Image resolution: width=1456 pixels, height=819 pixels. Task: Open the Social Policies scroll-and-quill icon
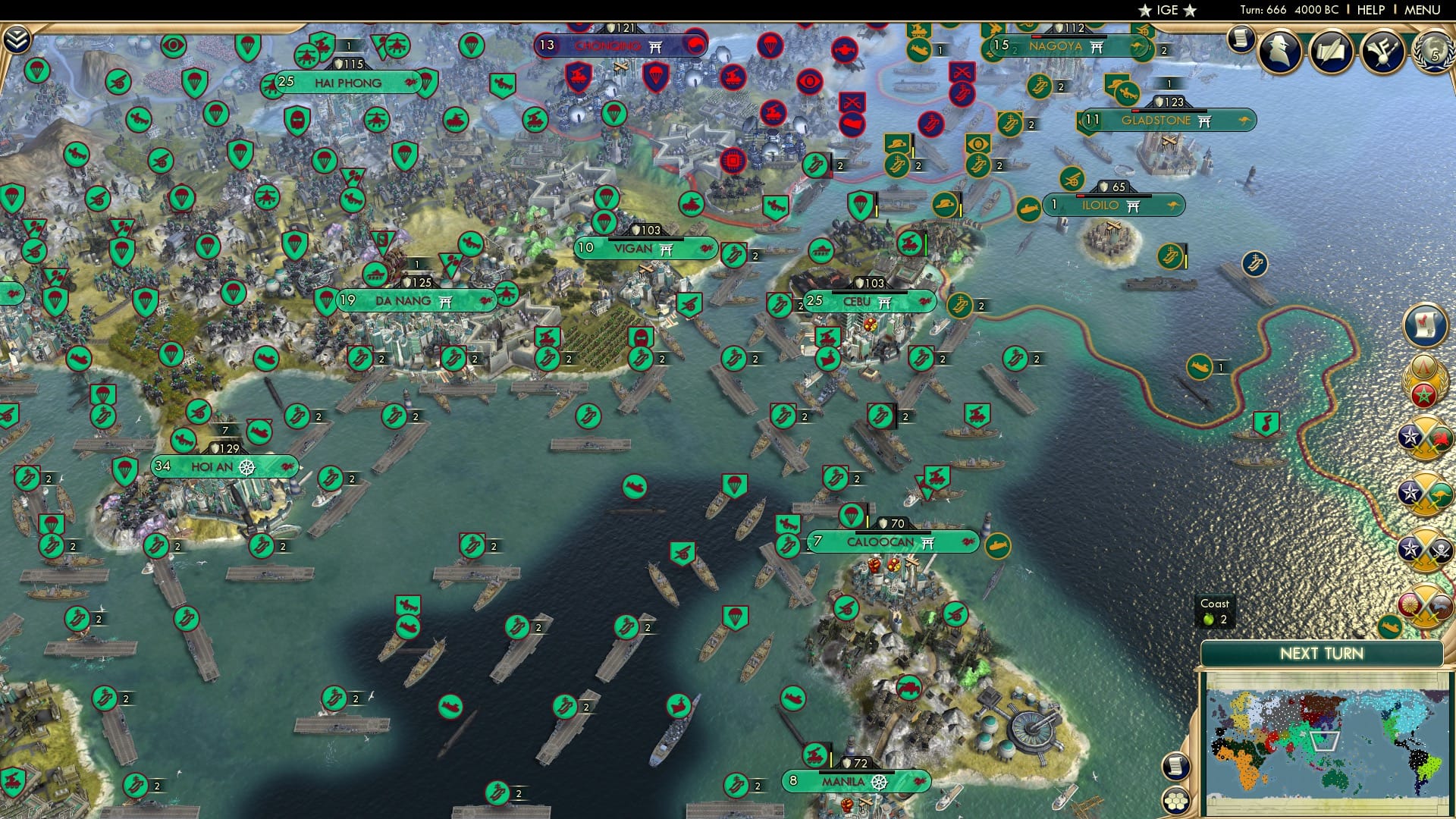pos(1330,50)
